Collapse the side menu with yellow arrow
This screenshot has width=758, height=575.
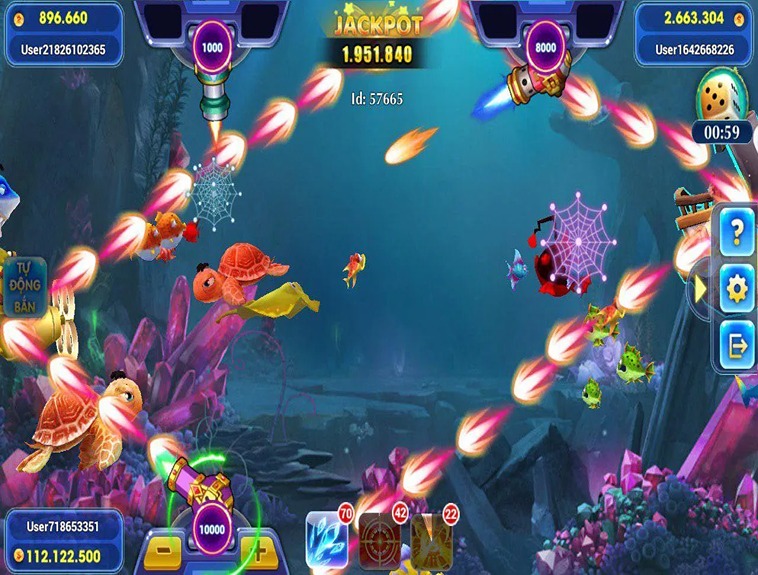702,288
